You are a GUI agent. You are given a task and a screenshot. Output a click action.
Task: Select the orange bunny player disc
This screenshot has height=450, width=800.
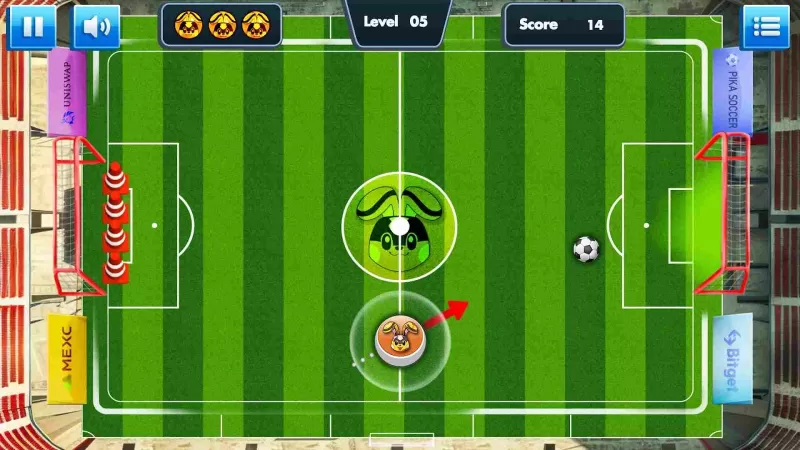(x=397, y=340)
